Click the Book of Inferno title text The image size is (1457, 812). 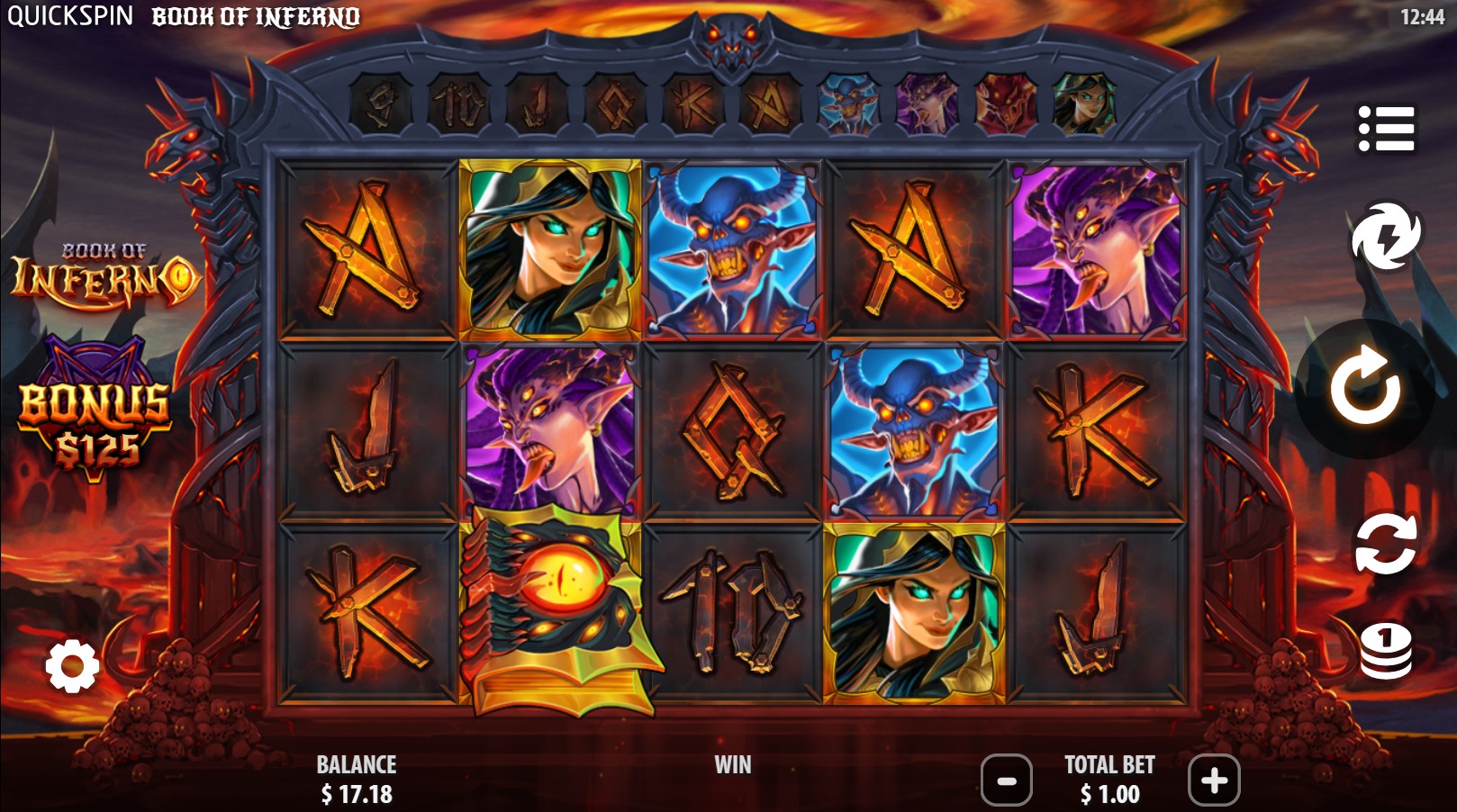pyautogui.click(x=256, y=15)
